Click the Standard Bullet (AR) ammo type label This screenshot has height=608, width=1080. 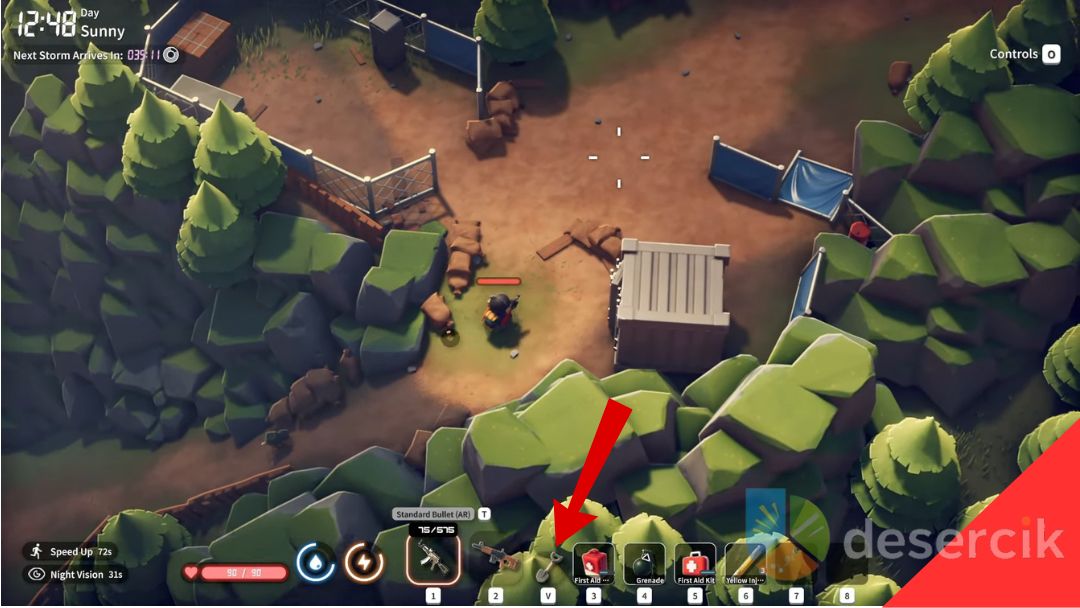pyautogui.click(x=434, y=514)
